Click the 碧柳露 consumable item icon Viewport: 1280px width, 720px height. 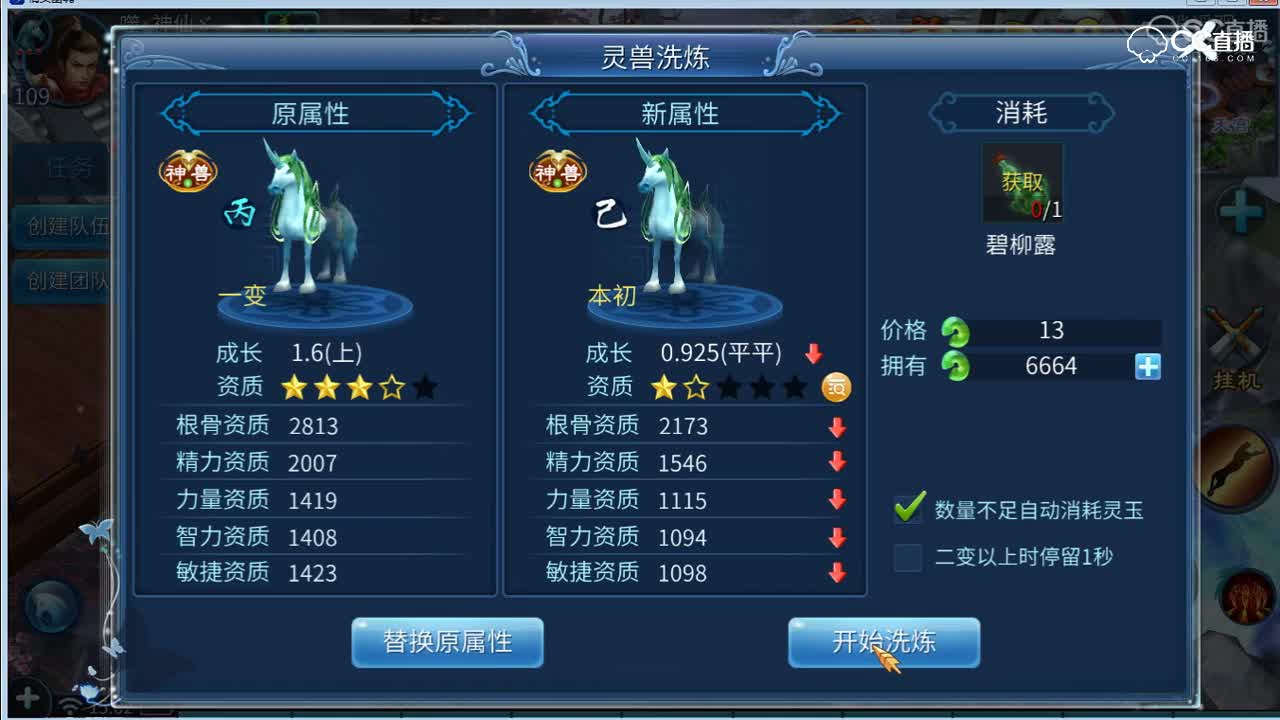(x=1021, y=183)
